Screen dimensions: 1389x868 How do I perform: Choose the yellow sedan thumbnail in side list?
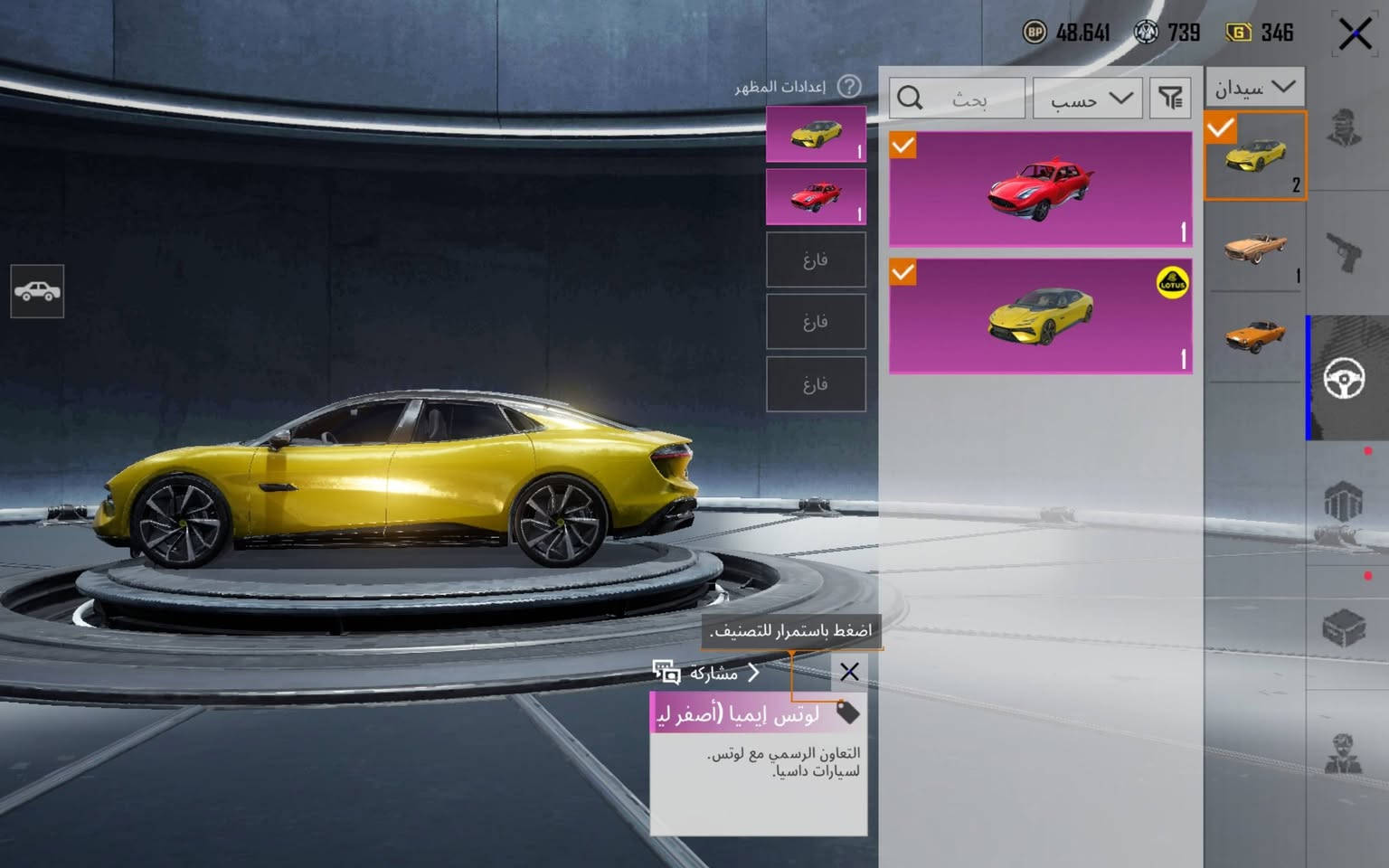coord(1255,156)
